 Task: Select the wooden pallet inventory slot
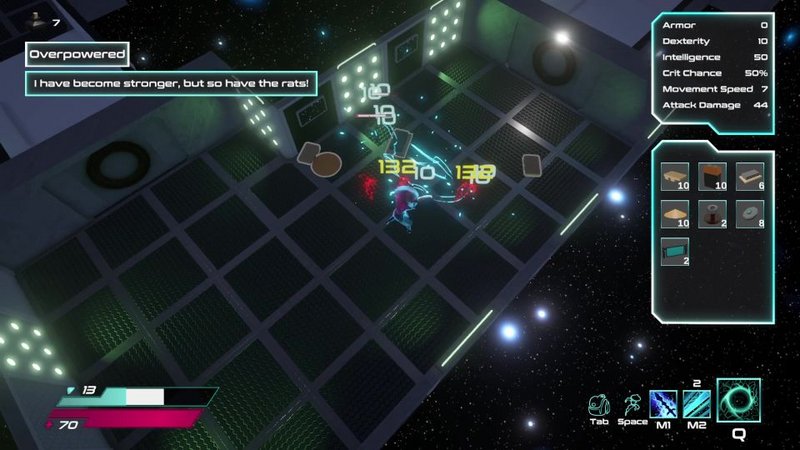coord(675,176)
